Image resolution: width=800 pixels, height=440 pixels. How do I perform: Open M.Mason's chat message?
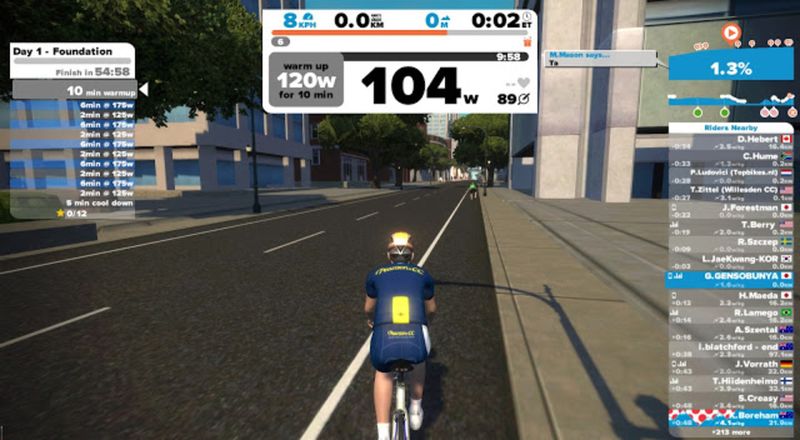(x=605, y=58)
